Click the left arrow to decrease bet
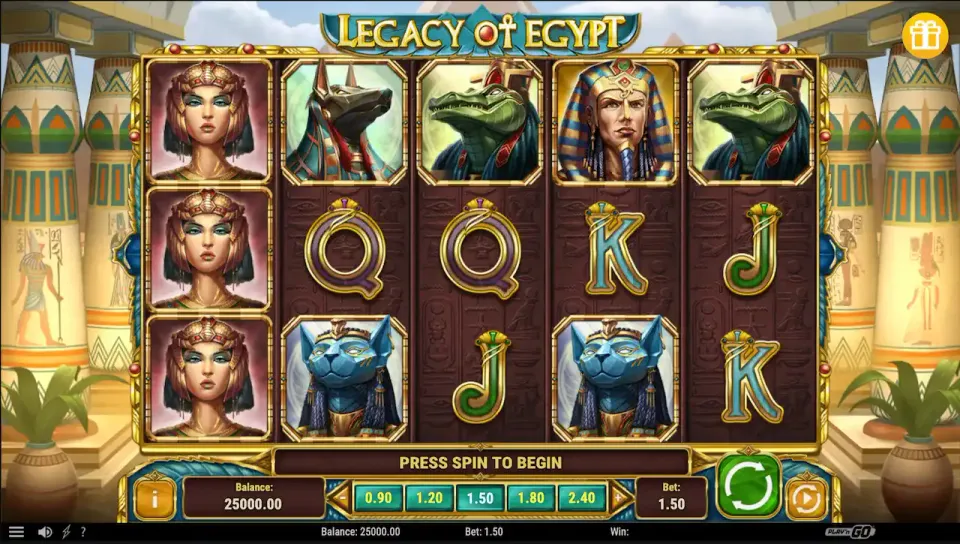Image resolution: width=960 pixels, height=544 pixels. [342, 497]
